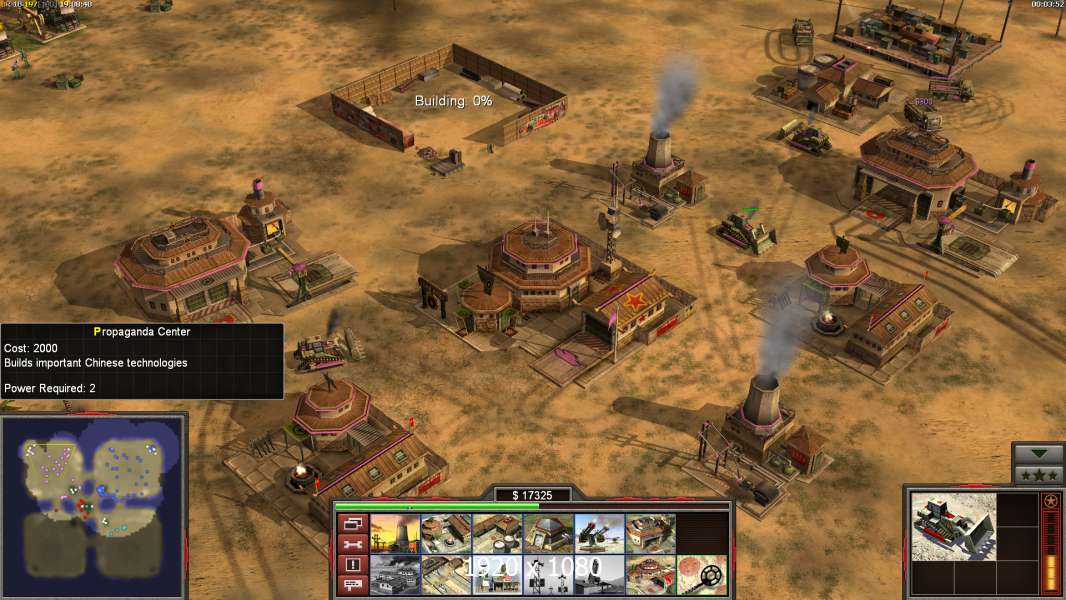Open the wrench options button
The image size is (1066, 600).
(352, 544)
